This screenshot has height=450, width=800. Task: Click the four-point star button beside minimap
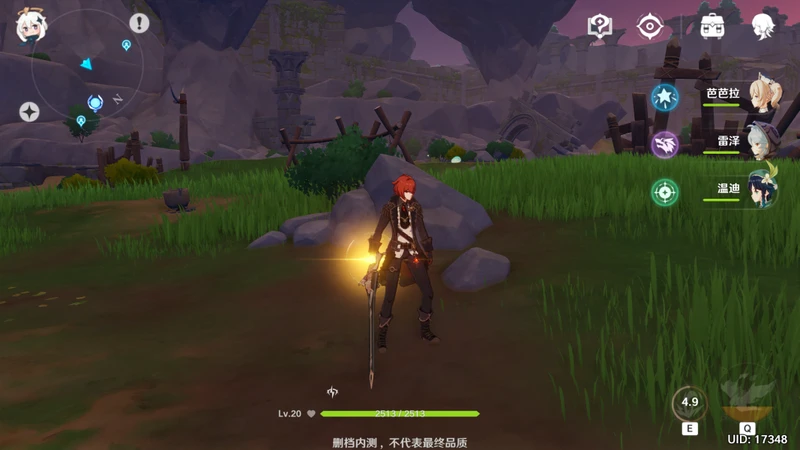[29, 112]
